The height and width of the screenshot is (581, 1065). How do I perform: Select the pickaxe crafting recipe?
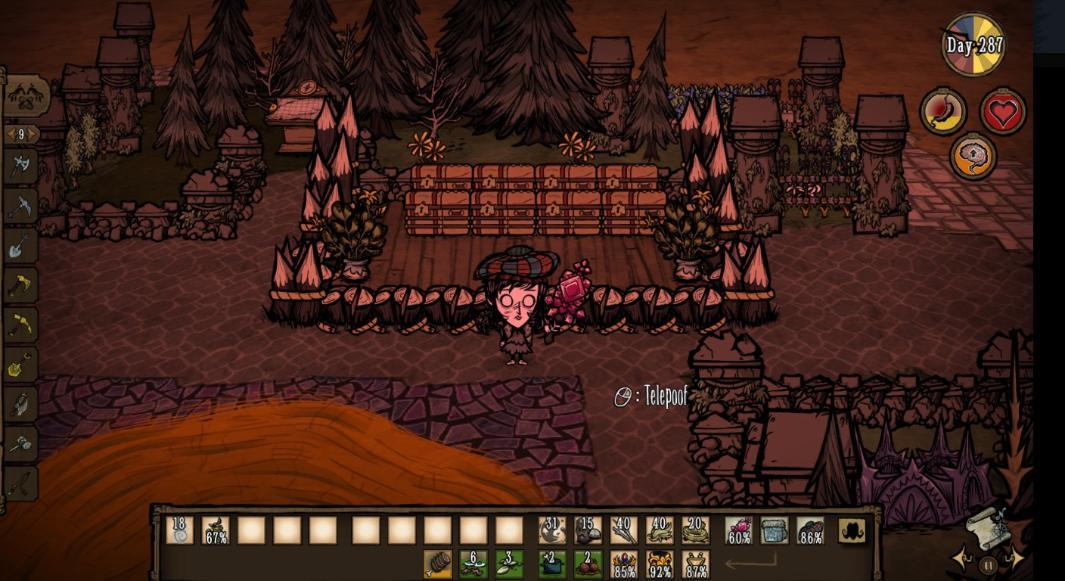[21, 206]
